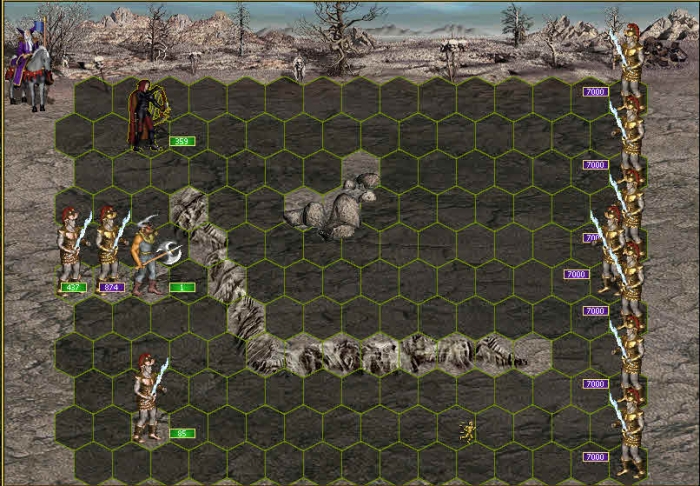Select the swordsman stack numbering 85
This screenshot has height=486, width=700.
point(148,397)
